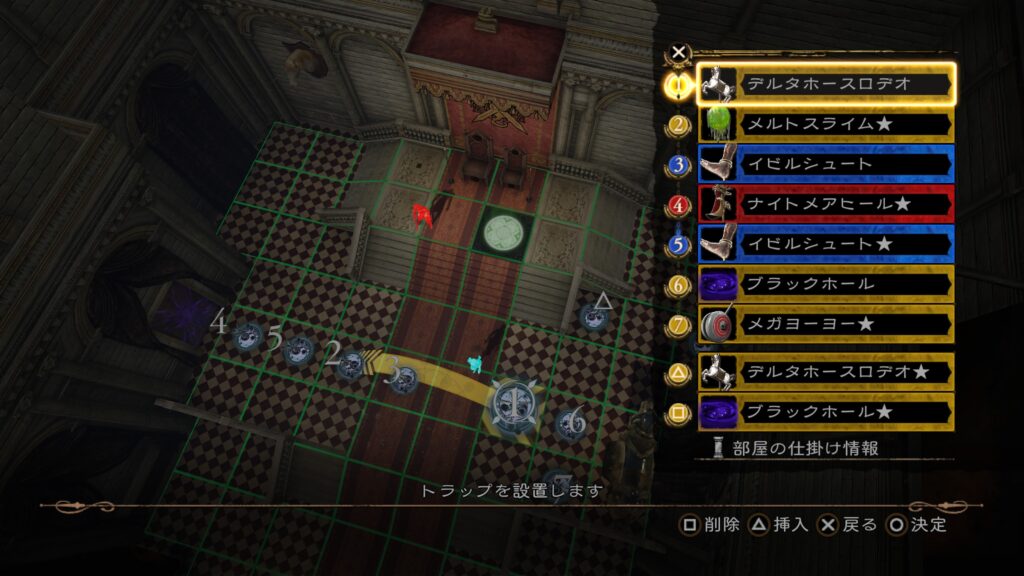
Task: Choose ブラックホール in slot 6
Action: point(826,285)
